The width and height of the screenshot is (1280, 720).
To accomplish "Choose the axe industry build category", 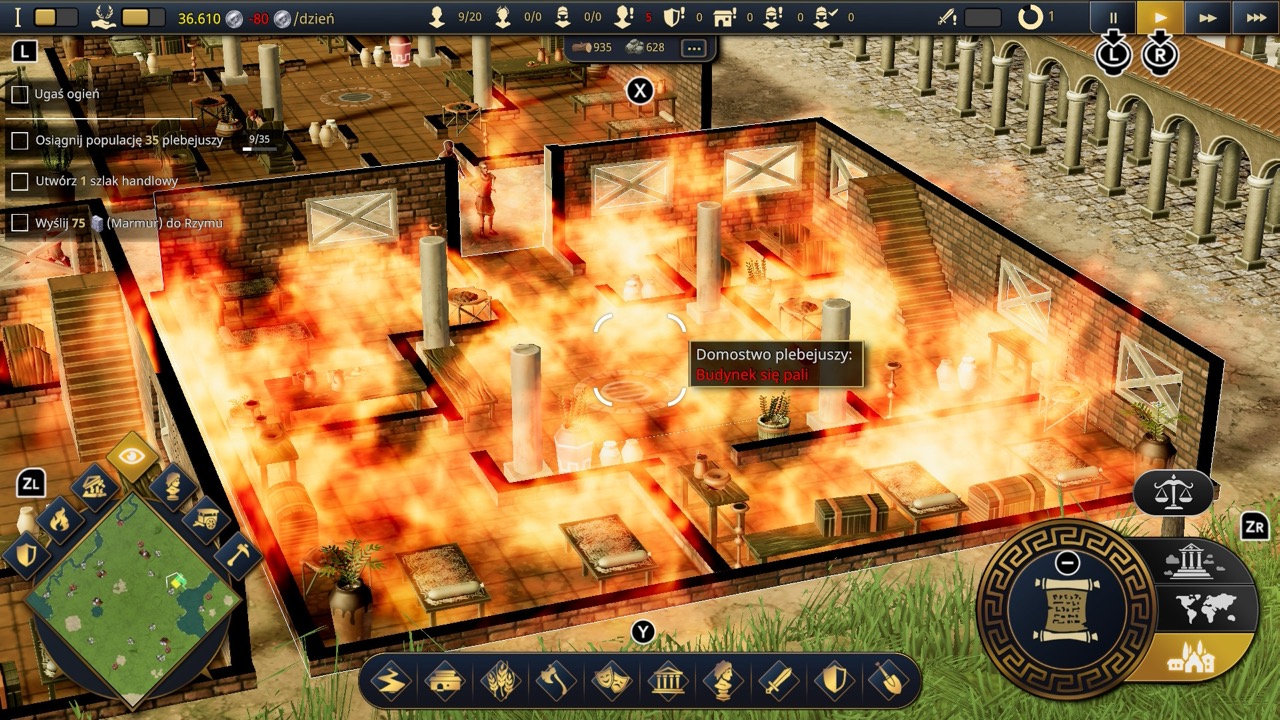I will point(555,682).
